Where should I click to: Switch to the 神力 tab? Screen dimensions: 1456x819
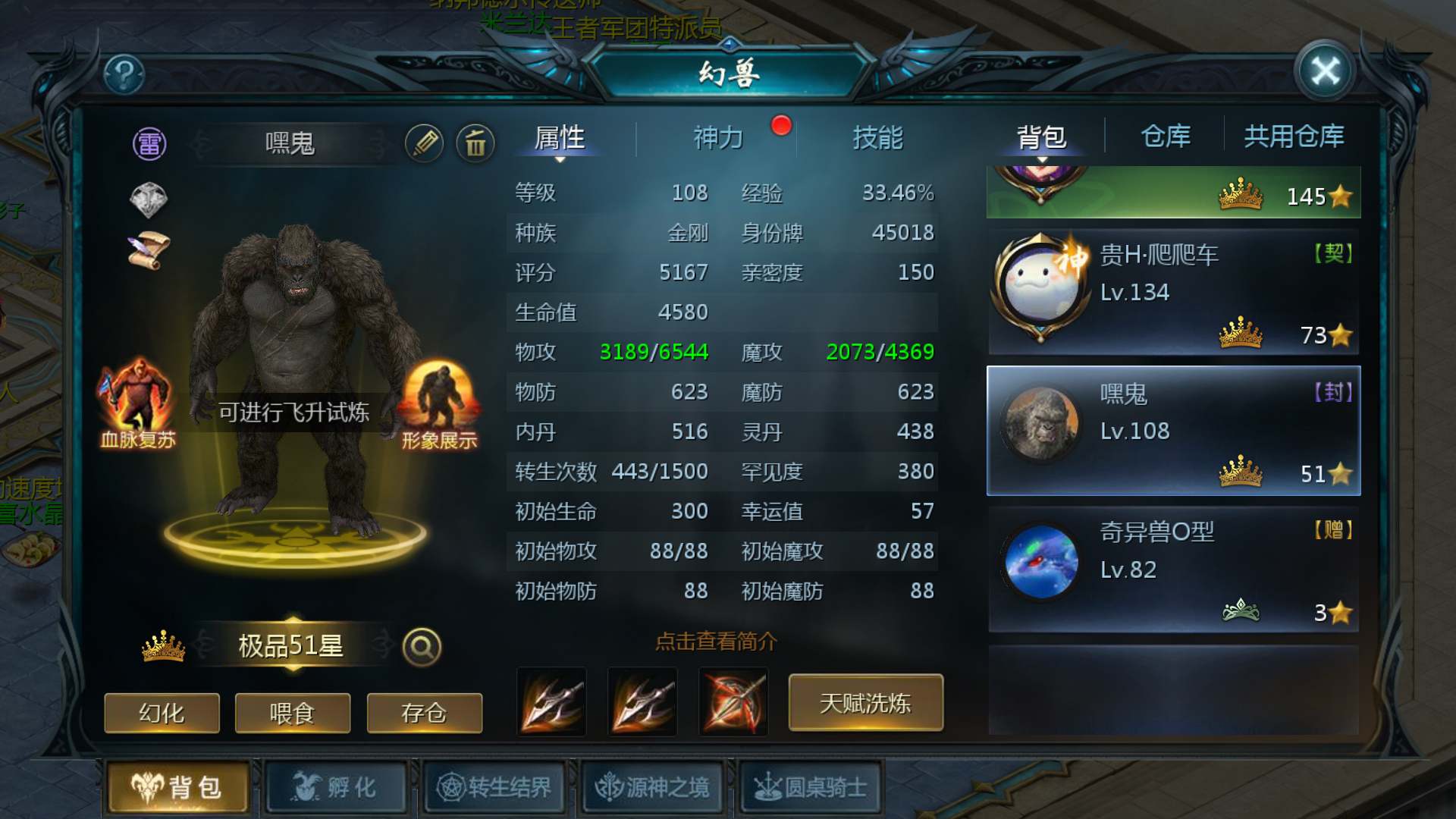click(717, 138)
